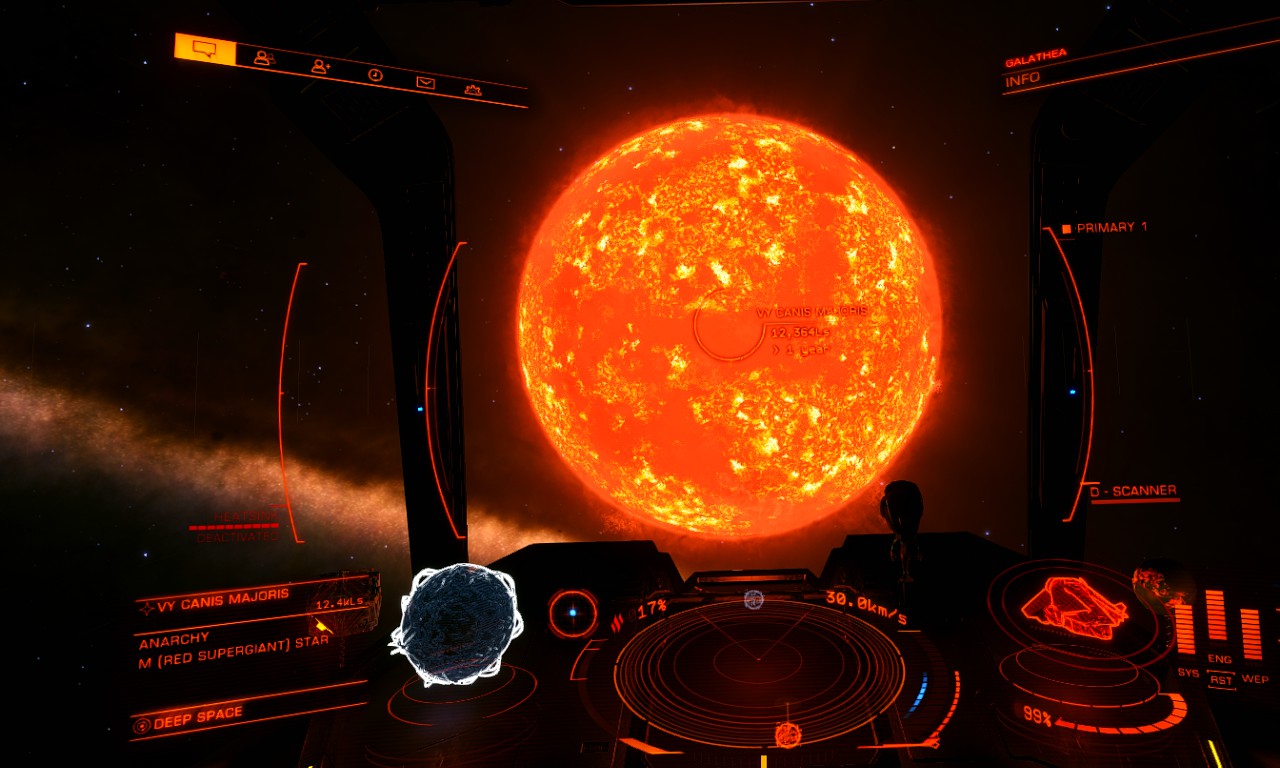Select the add-friend tab icon
1280x768 pixels.
point(320,66)
